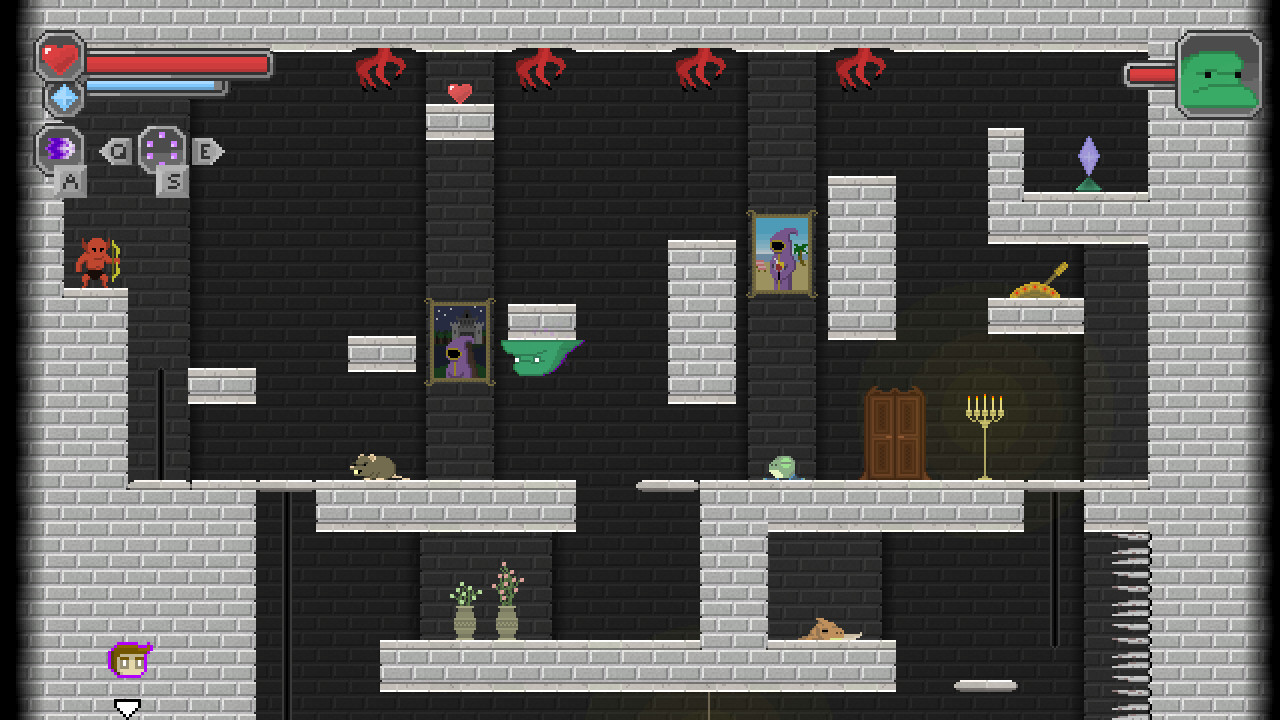Image resolution: width=1280 pixels, height=720 pixels.
Task: Select the orbiting particles ability icon
Action: 162,149
